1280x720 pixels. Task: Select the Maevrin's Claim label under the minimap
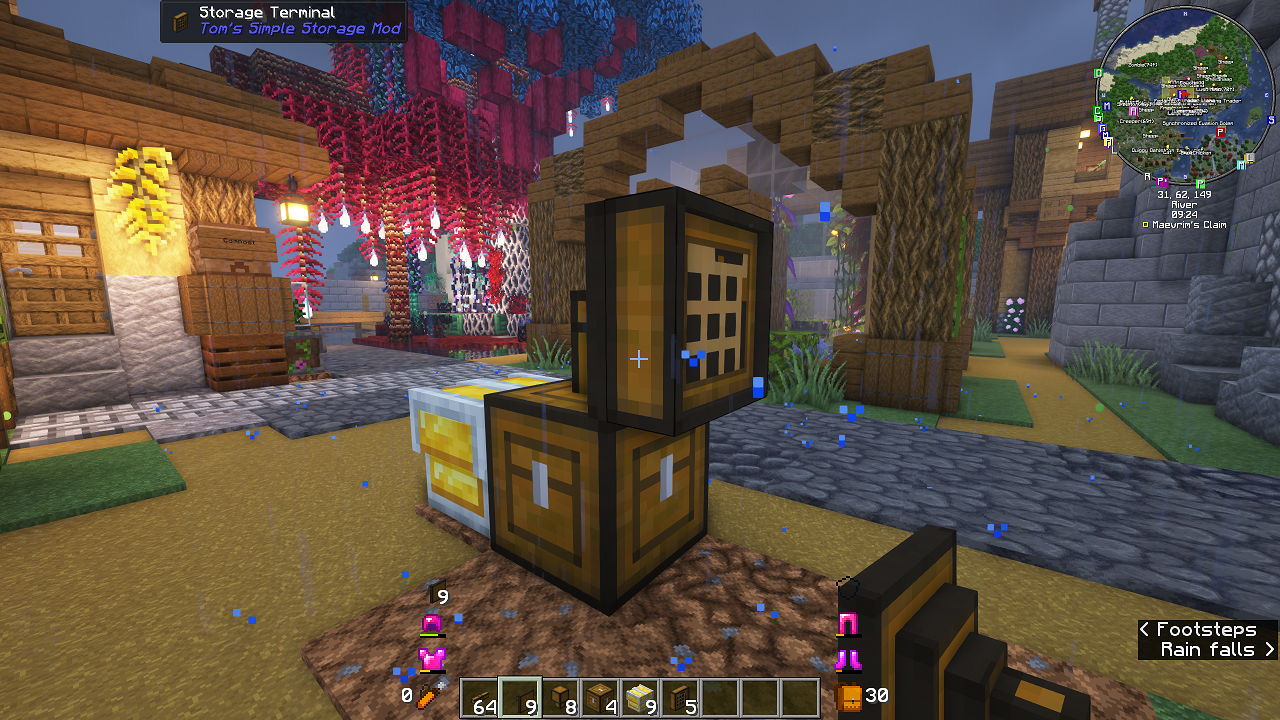tap(1189, 225)
